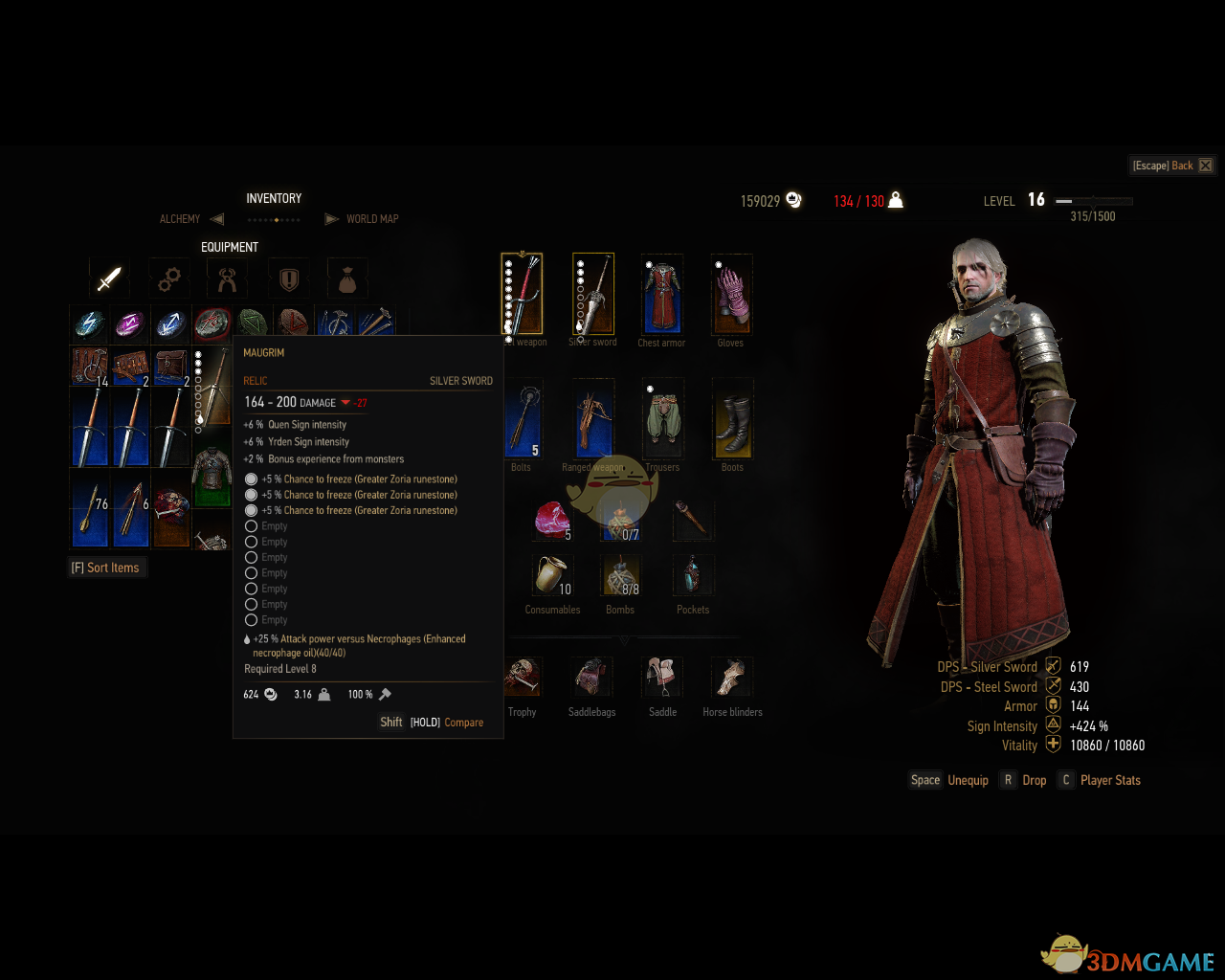
Task: Switch to the WORLD MAP panel
Action: 373,218
